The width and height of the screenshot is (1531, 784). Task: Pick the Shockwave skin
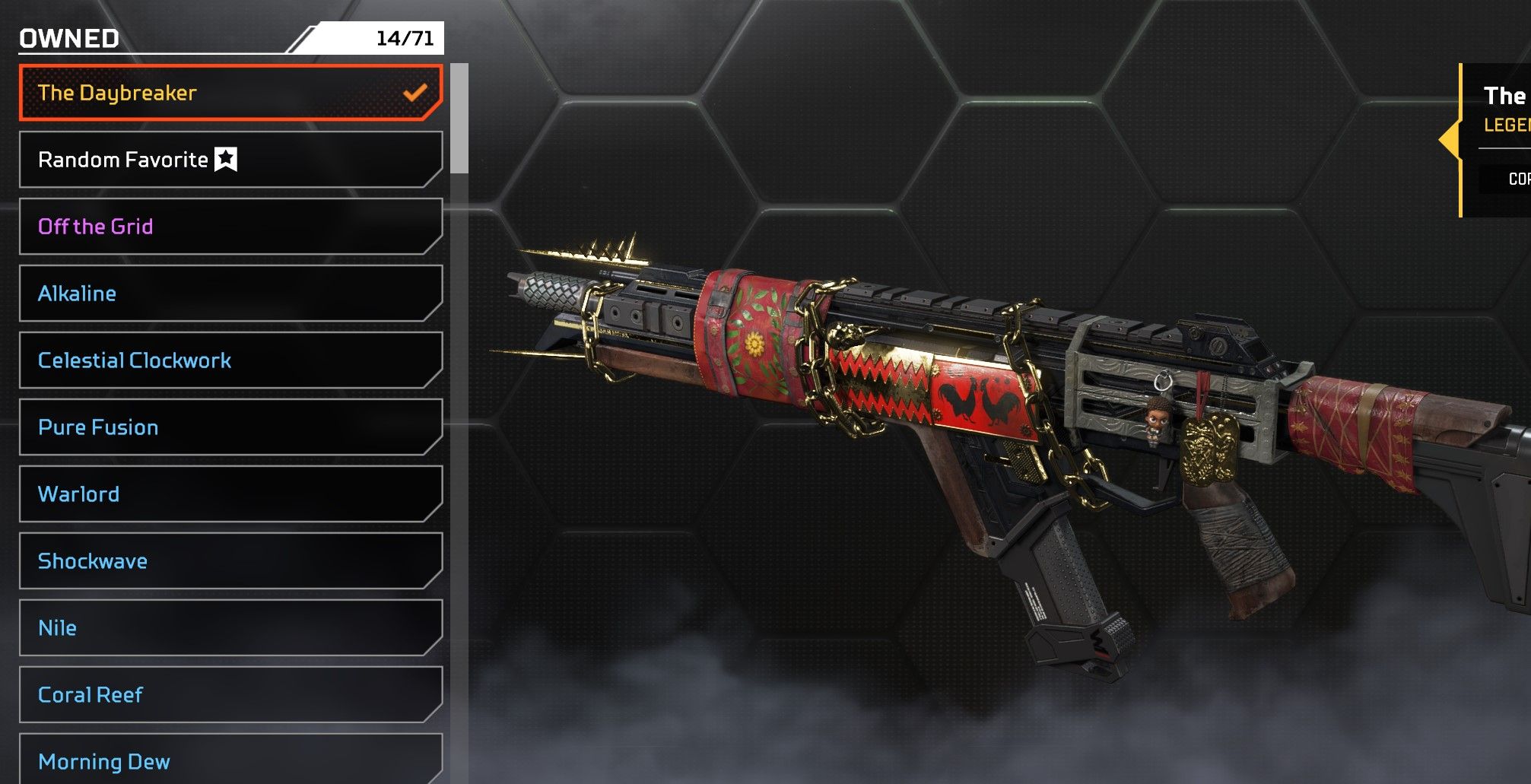click(230, 561)
